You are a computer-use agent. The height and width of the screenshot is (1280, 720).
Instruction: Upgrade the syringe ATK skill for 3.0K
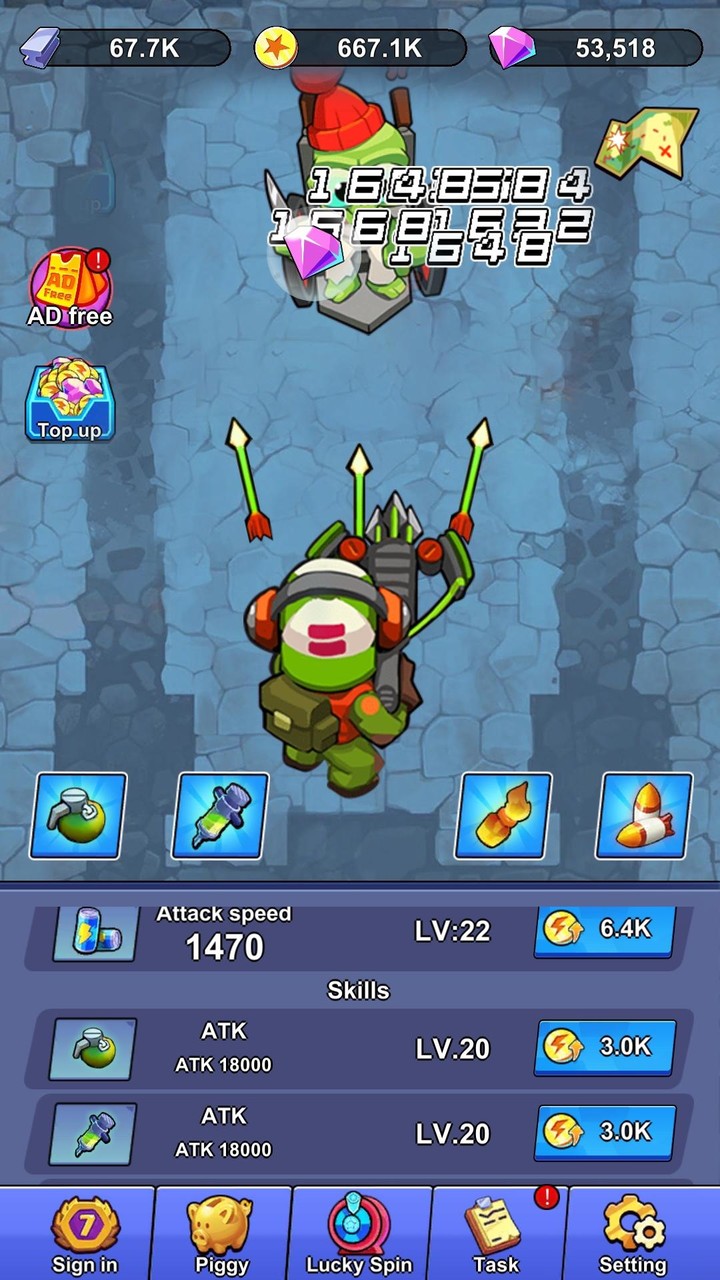604,1132
